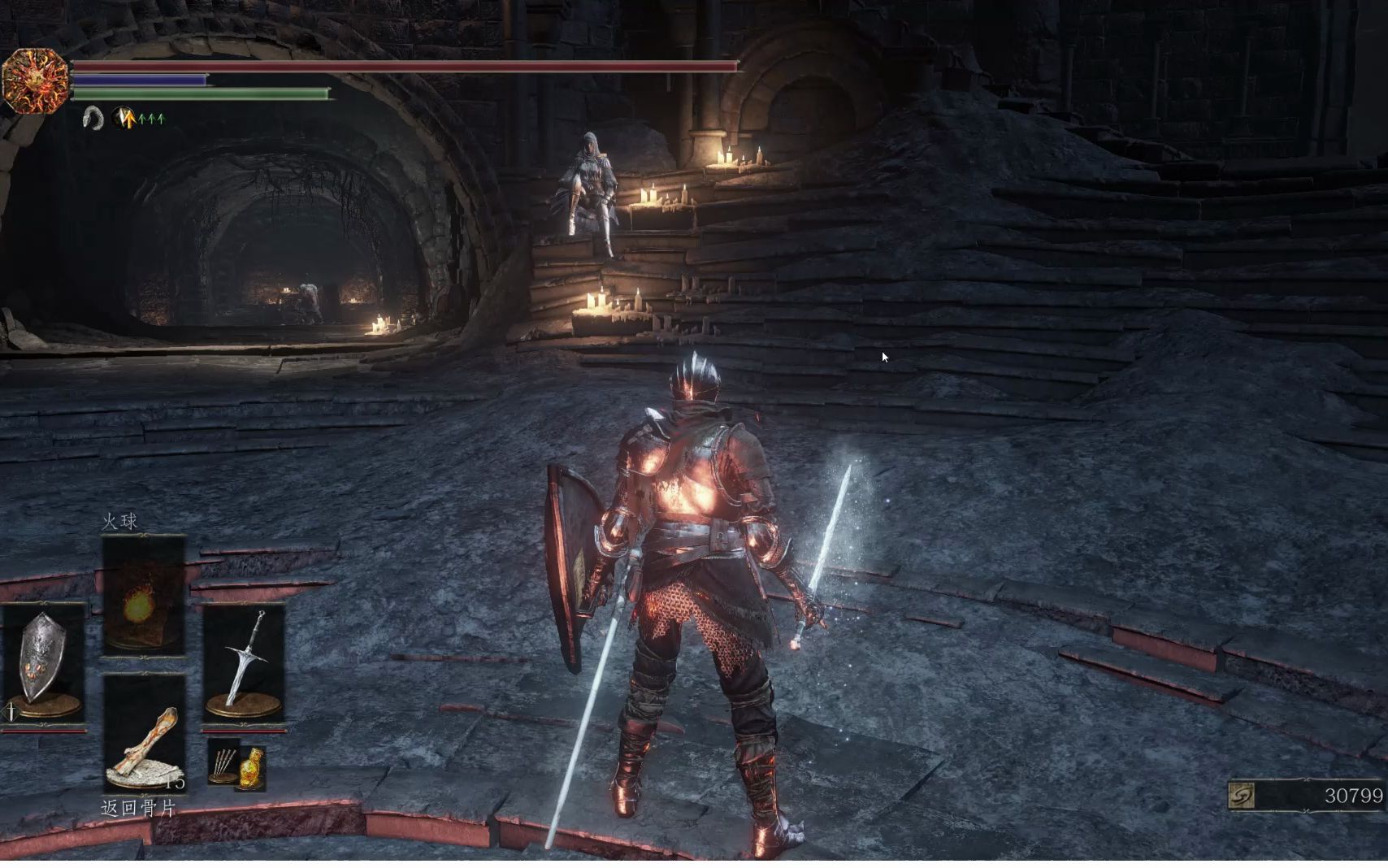Viewport: 1388px width, 868px height.
Task: Click the small orange flask icon
Action: click(x=253, y=767)
